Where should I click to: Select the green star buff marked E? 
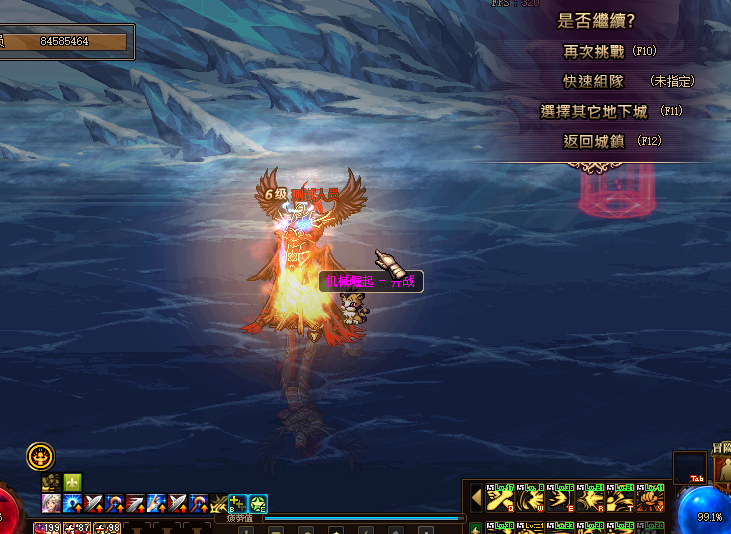(258, 503)
